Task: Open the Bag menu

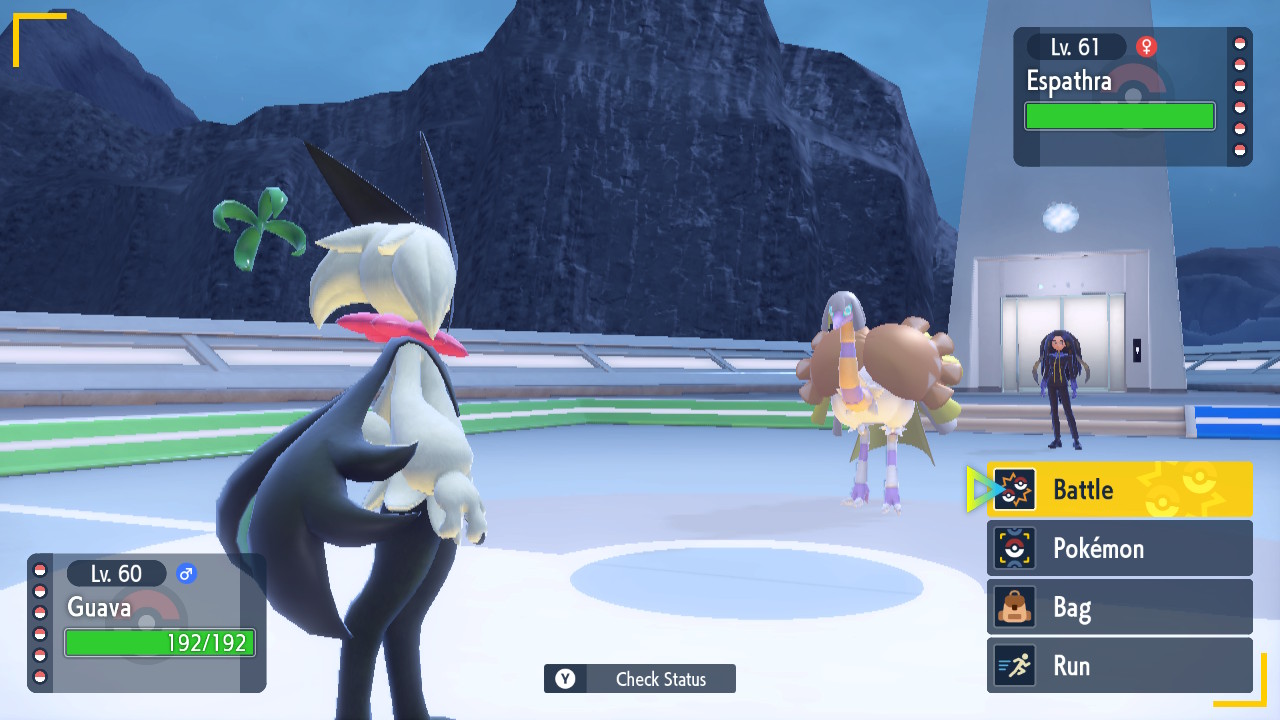Action: tap(1119, 607)
